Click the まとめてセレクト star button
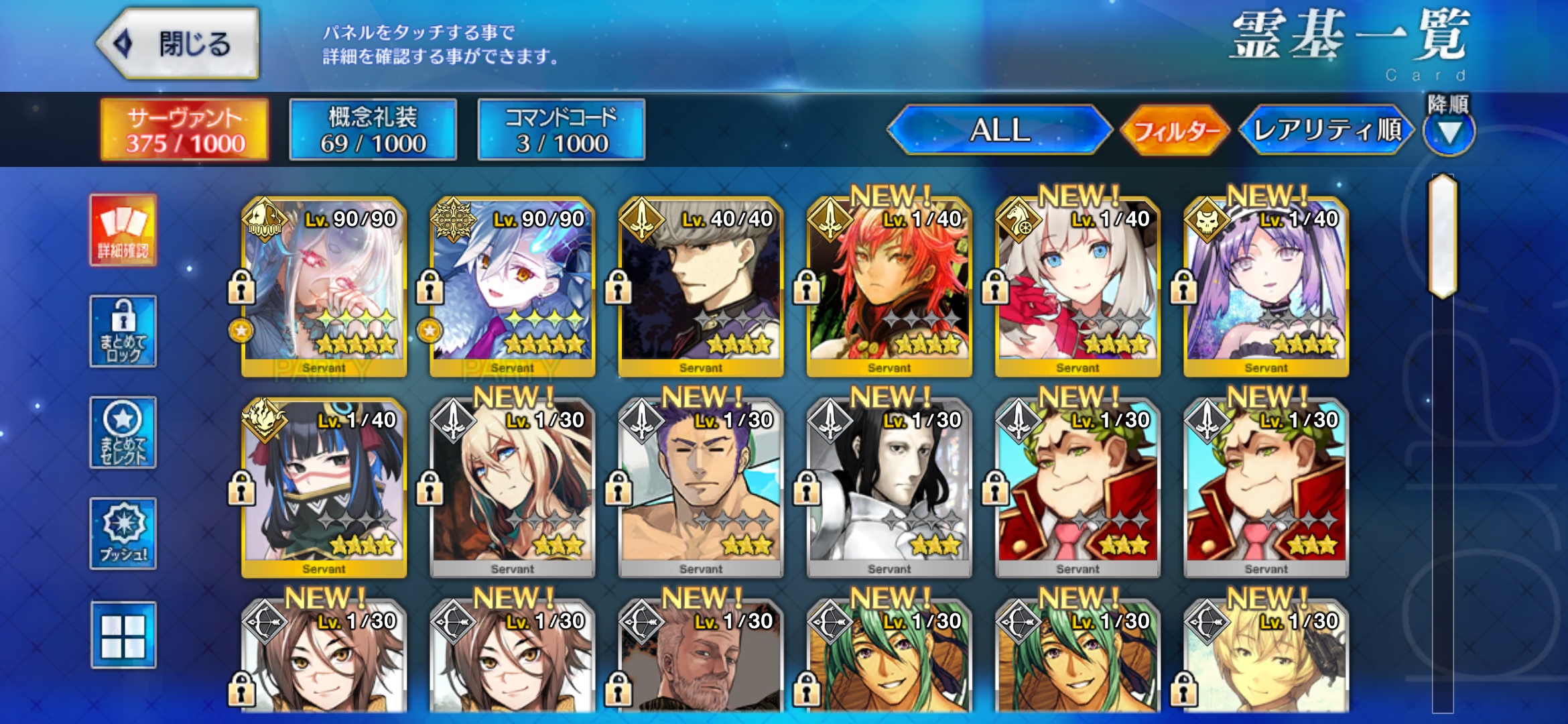The image size is (1568, 724). click(123, 432)
